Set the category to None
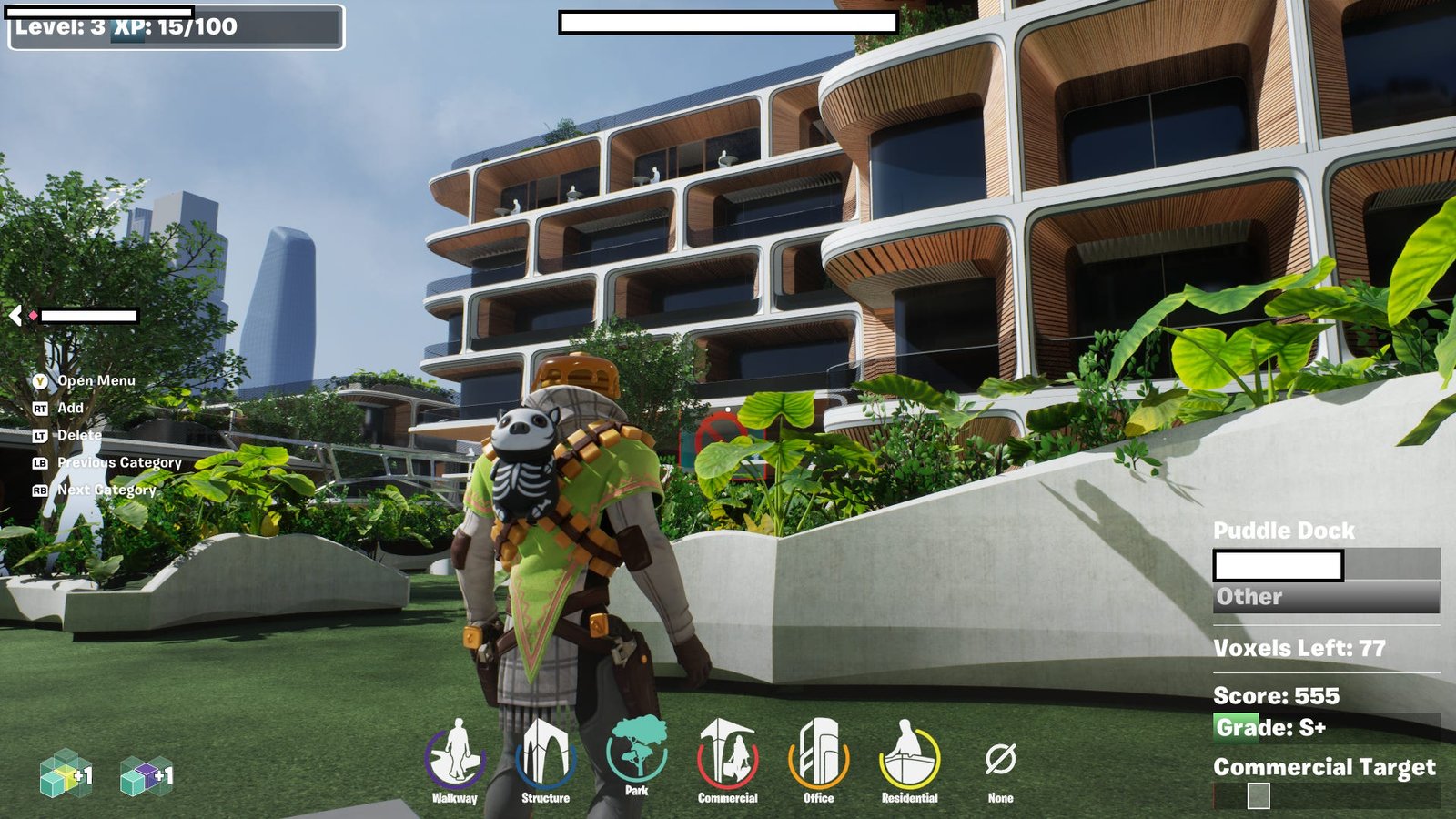Viewport: 1456px width, 819px height. tap(1000, 761)
